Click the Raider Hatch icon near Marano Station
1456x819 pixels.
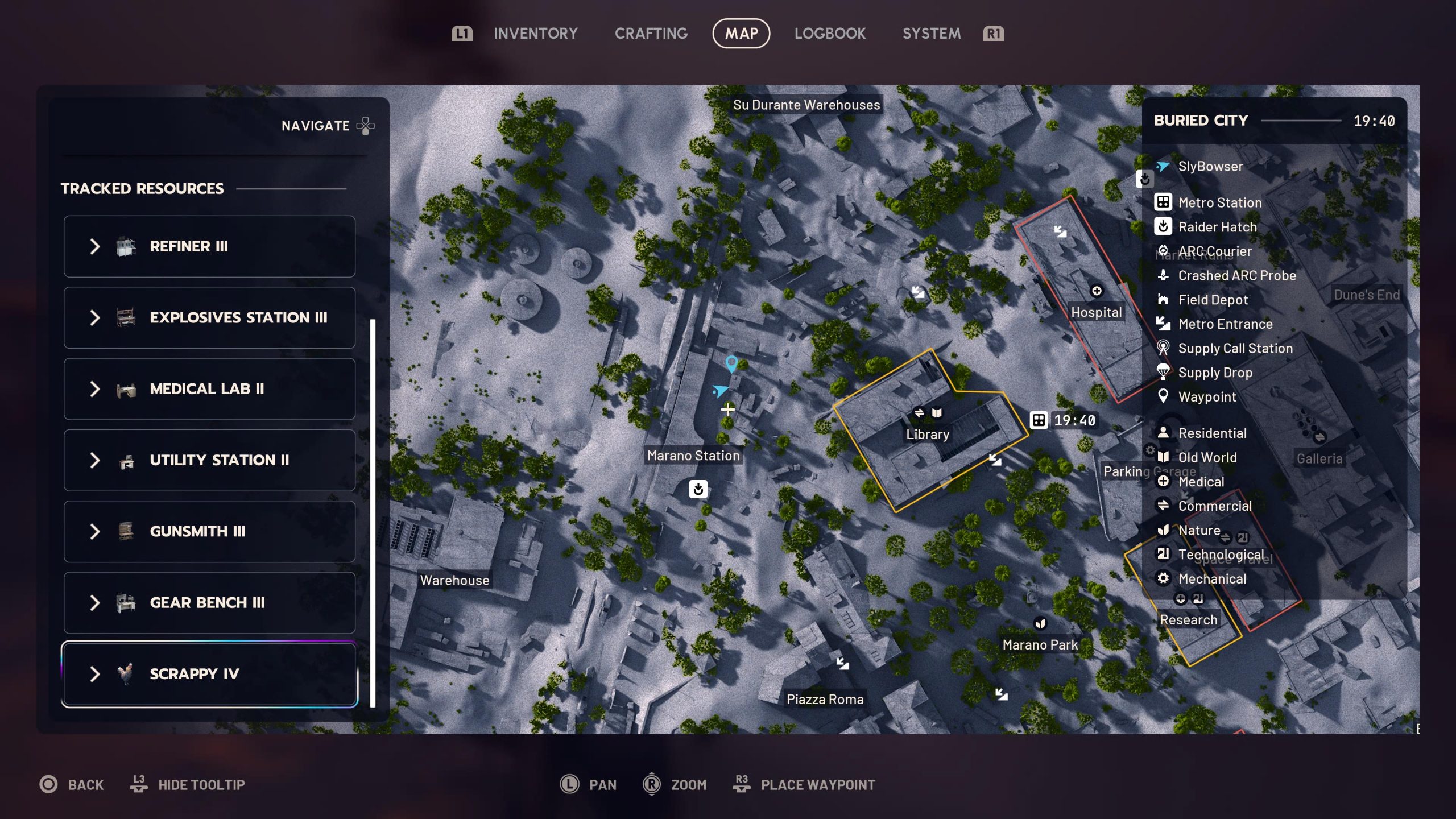(698, 490)
